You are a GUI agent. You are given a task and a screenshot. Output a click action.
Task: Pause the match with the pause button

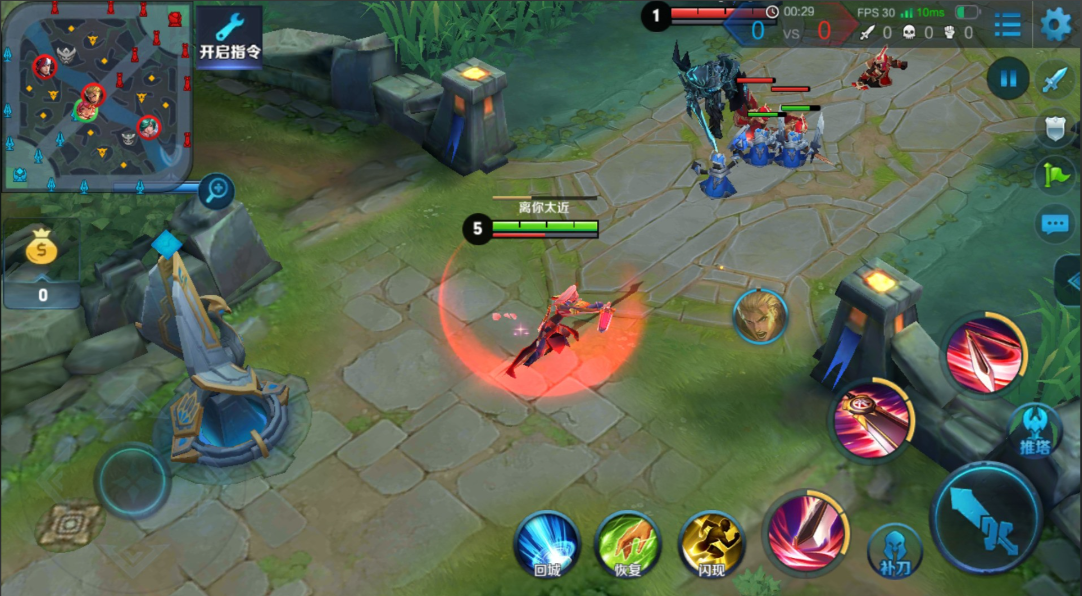point(1008,78)
